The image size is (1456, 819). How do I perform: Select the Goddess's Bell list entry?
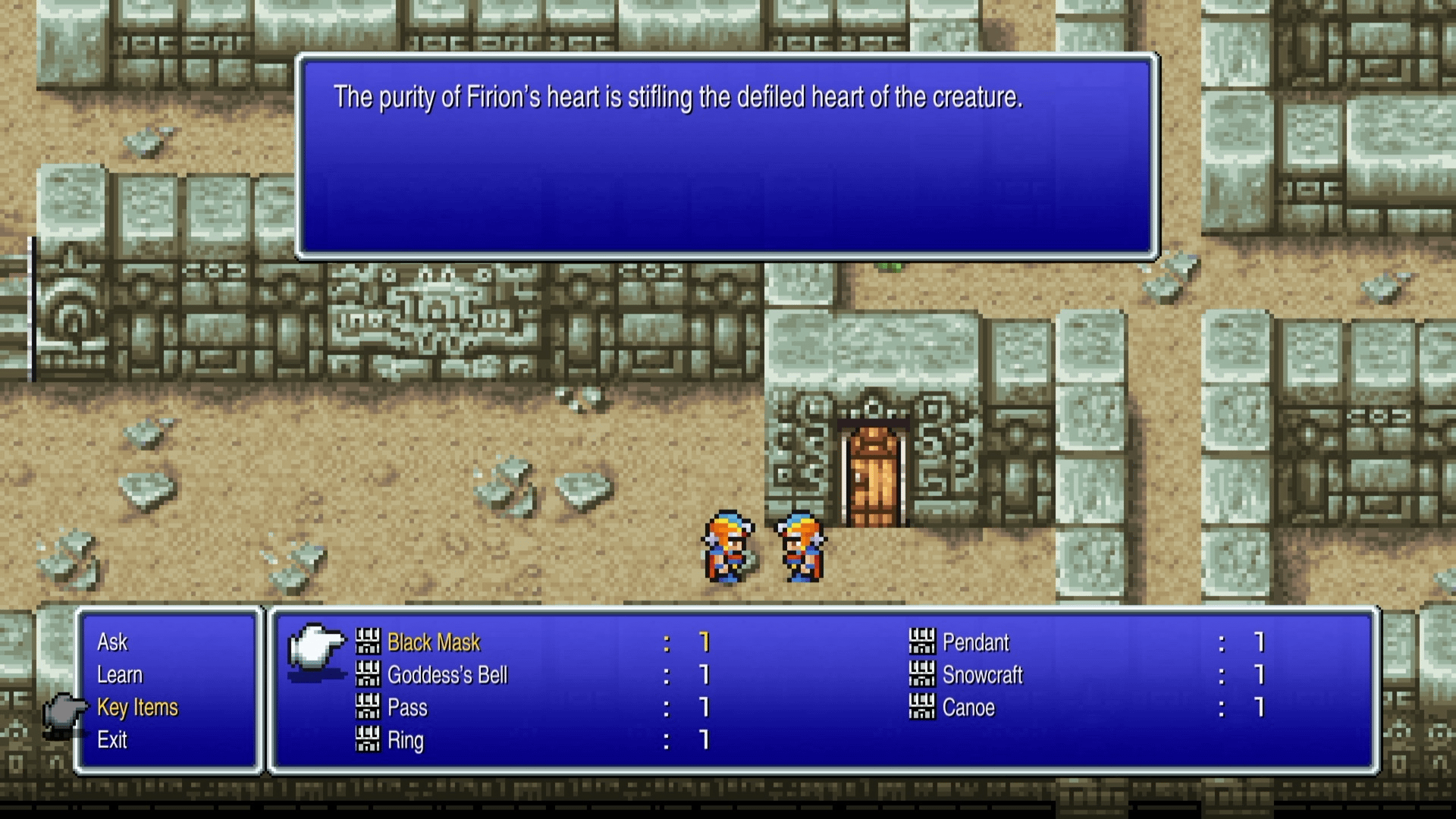pyautogui.click(x=446, y=675)
